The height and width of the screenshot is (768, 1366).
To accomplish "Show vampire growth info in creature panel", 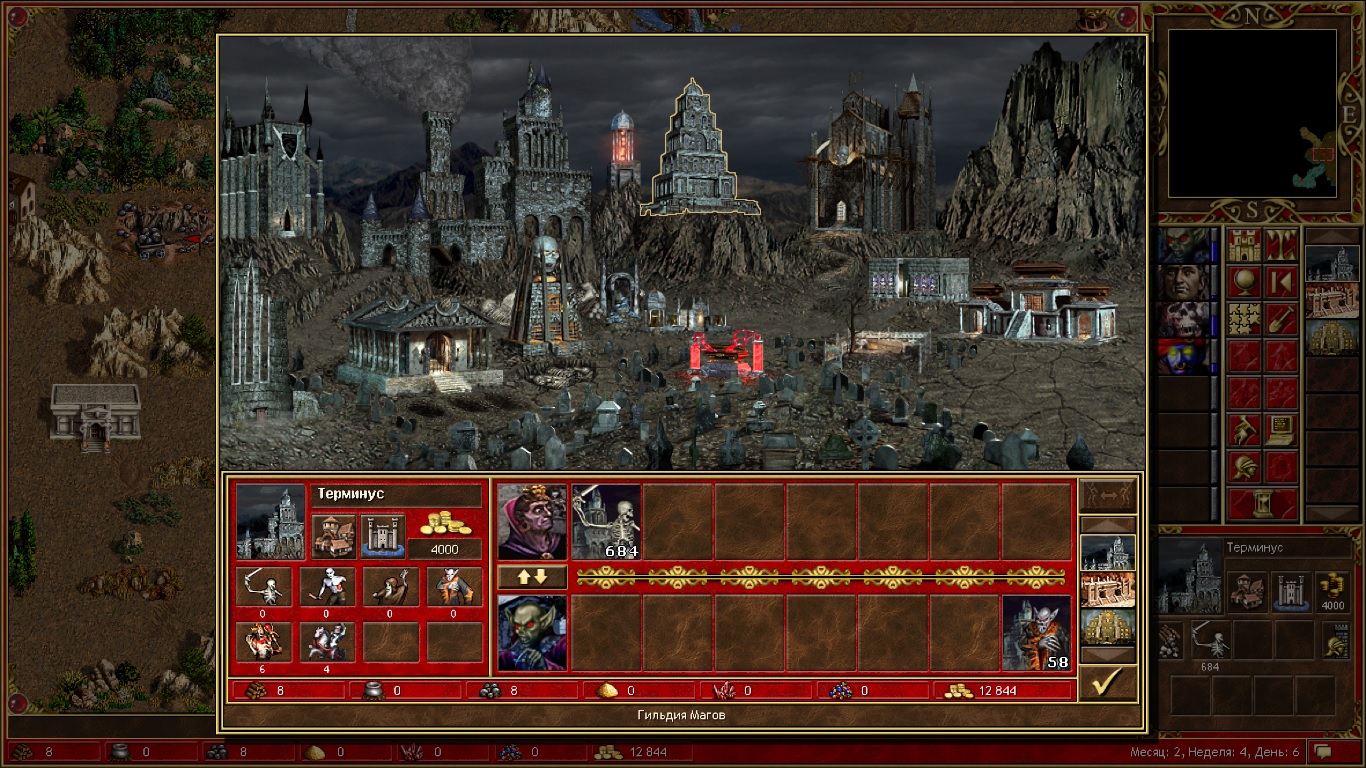I will (x=455, y=587).
